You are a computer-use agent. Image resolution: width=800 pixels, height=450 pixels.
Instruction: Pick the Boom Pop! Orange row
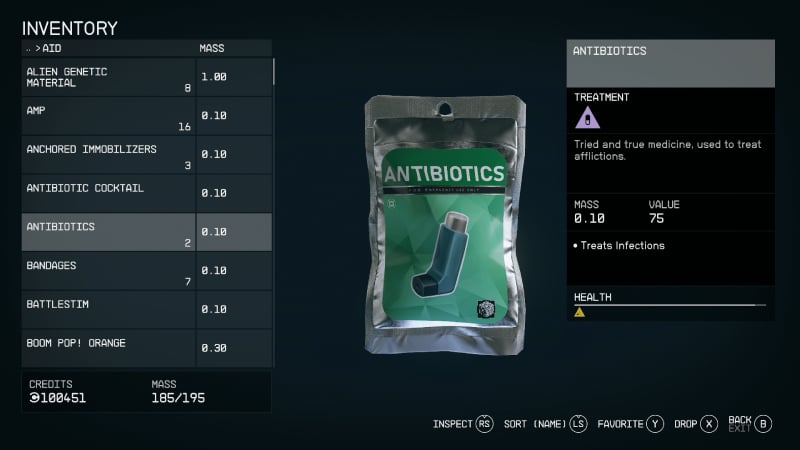pyautogui.click(x=108, y=348)
